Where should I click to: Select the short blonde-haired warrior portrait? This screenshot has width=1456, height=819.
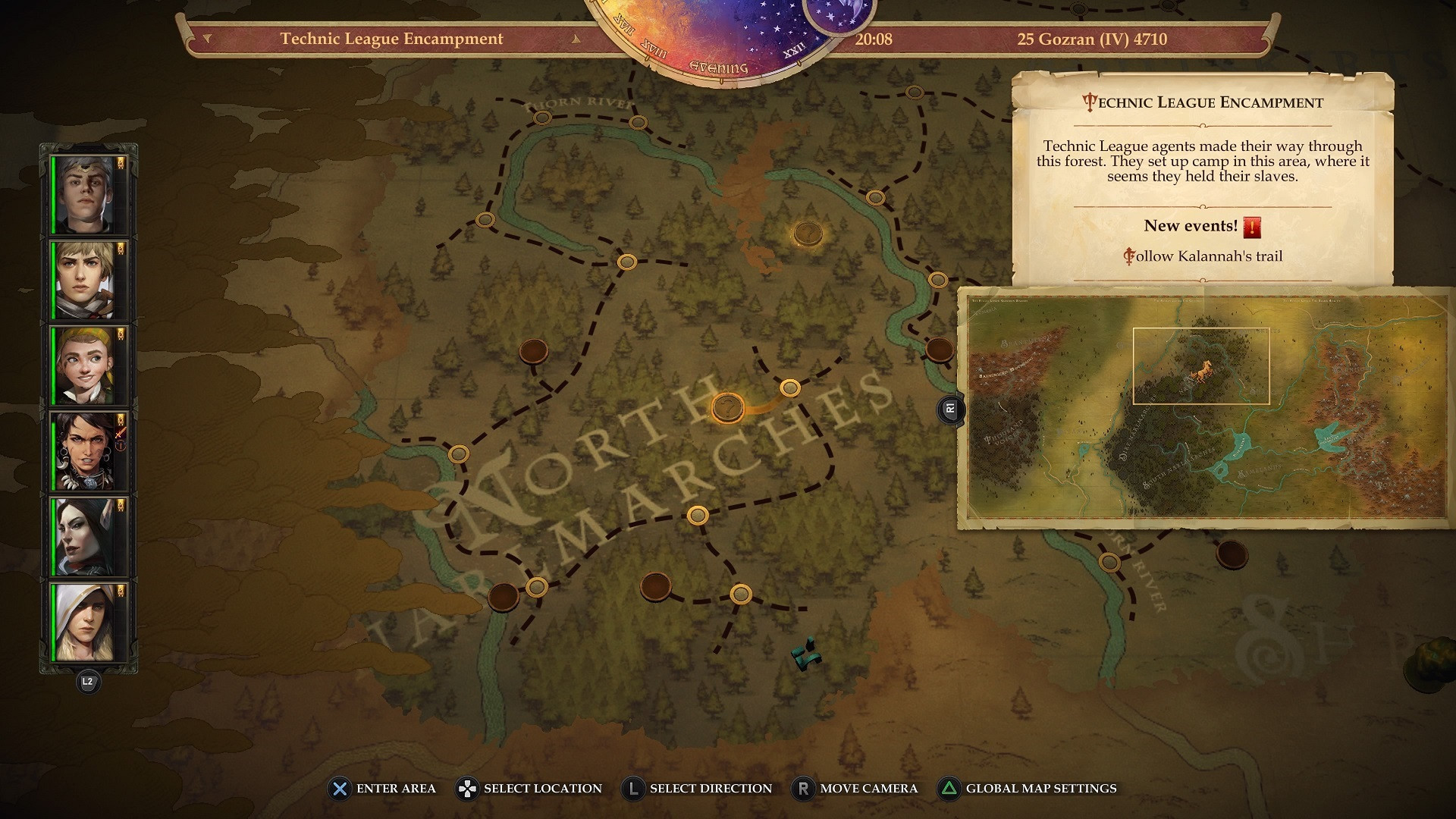pos(83,281)
